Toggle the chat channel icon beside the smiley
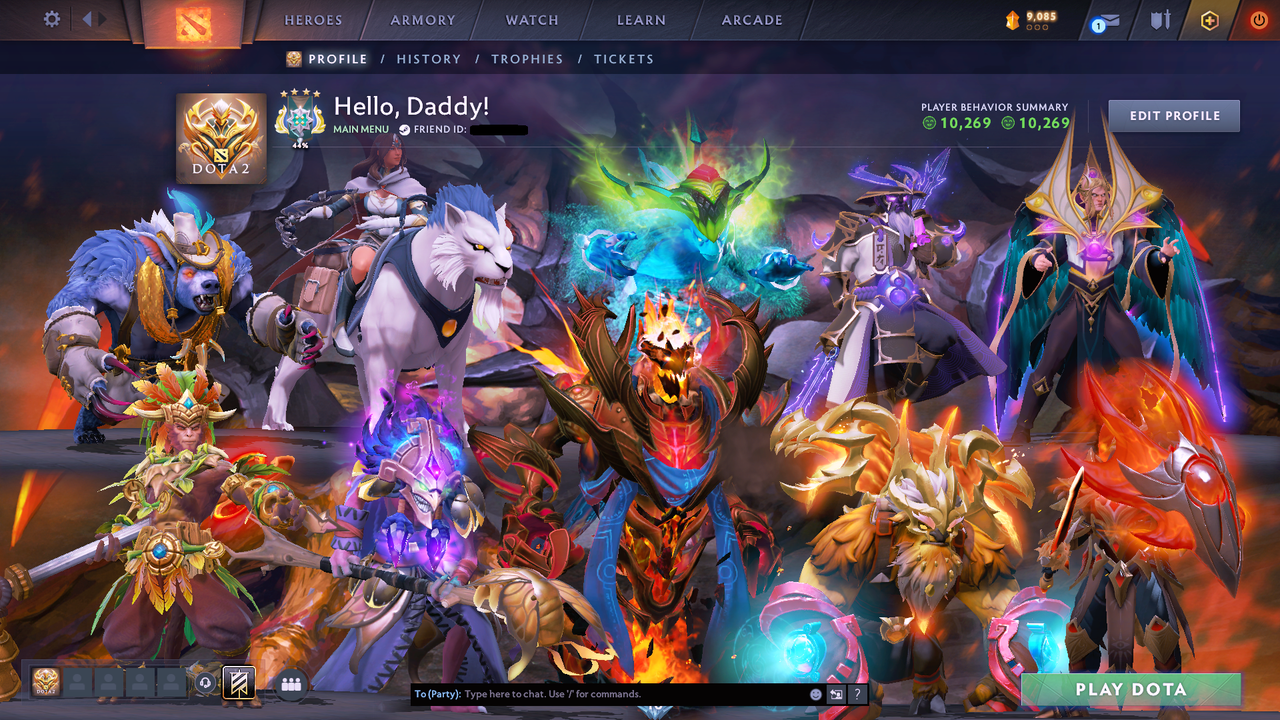 point(836,693)
